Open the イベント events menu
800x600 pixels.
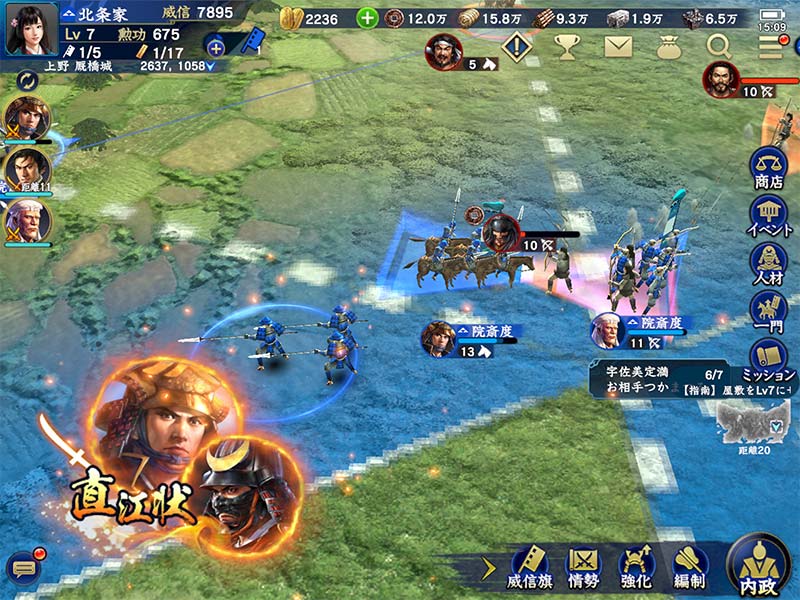click(768, 213)
